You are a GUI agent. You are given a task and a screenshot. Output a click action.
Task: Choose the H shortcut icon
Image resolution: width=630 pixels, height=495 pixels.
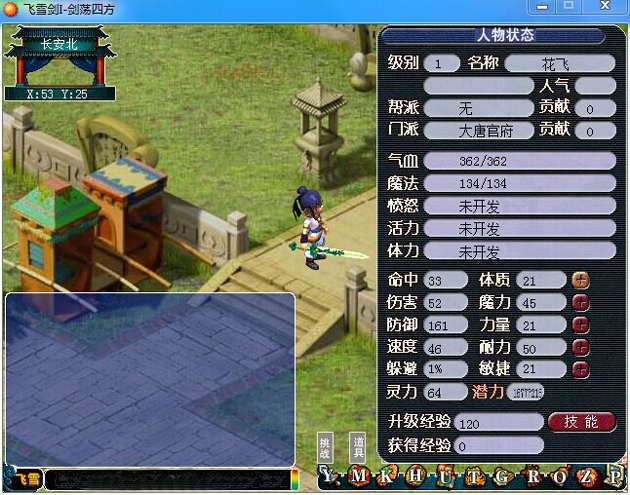(x=414, y=476)
